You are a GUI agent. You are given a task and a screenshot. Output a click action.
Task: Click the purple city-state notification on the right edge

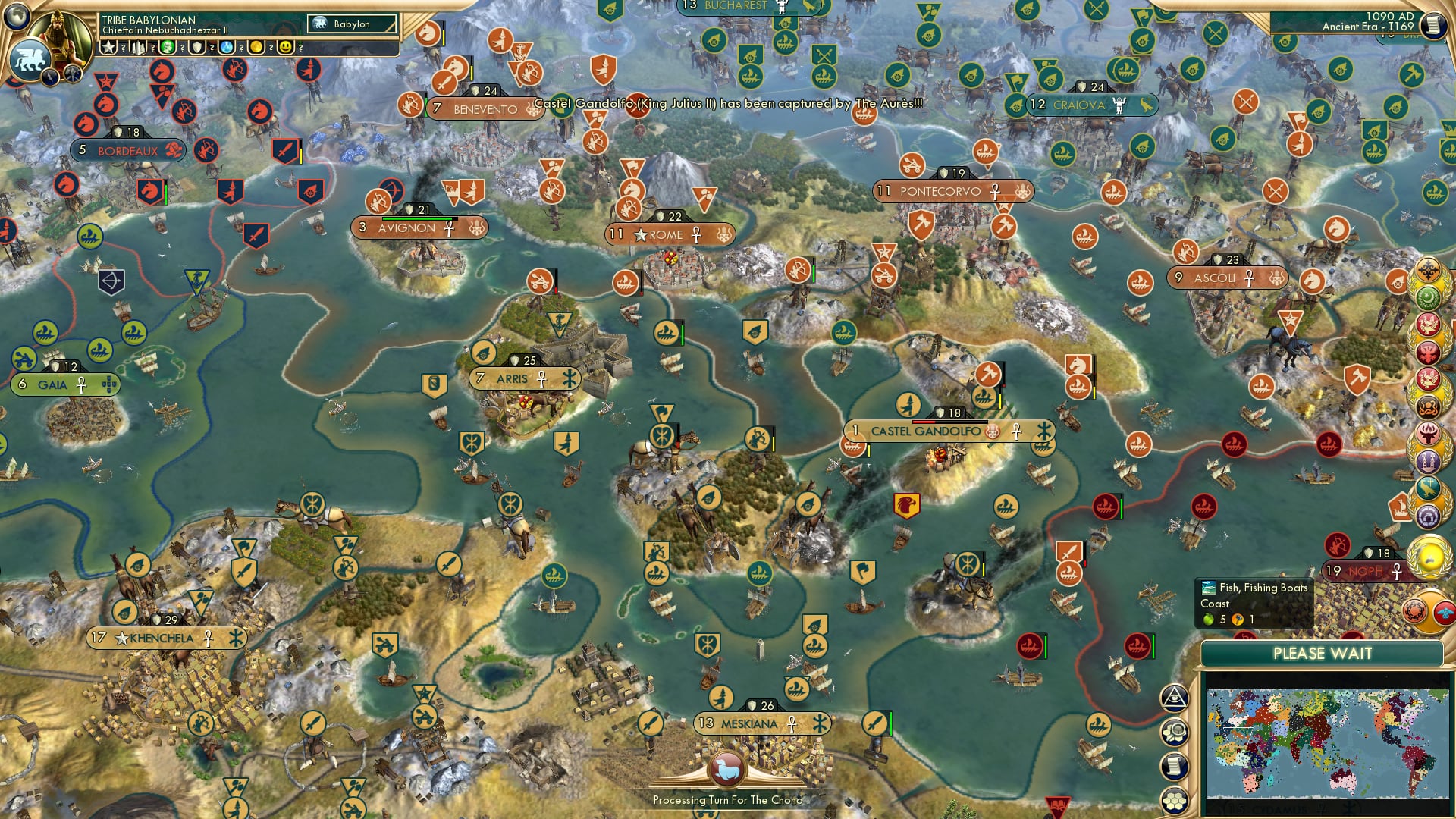1429,460
